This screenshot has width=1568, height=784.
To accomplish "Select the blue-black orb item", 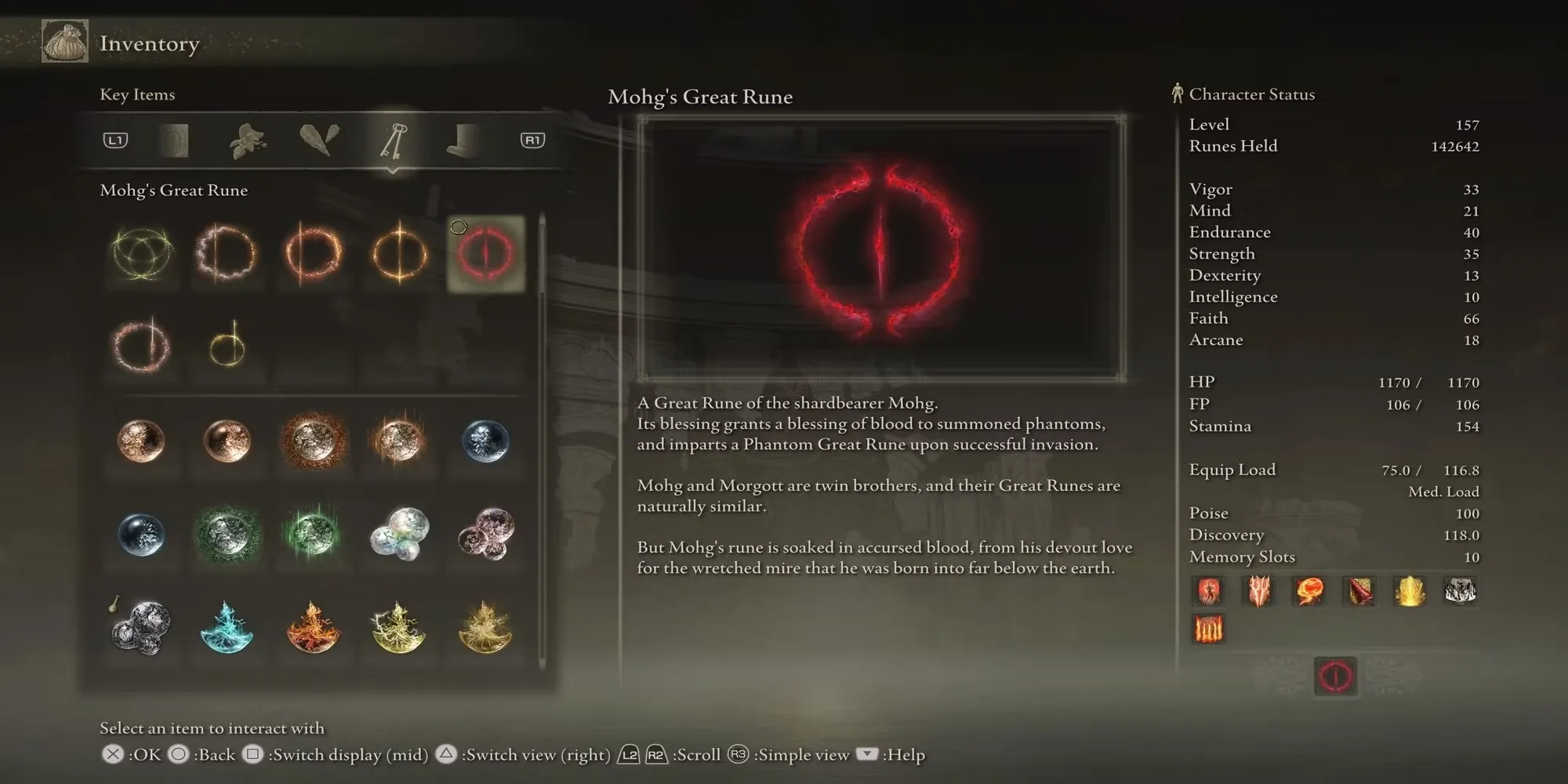I will point(141,534).
